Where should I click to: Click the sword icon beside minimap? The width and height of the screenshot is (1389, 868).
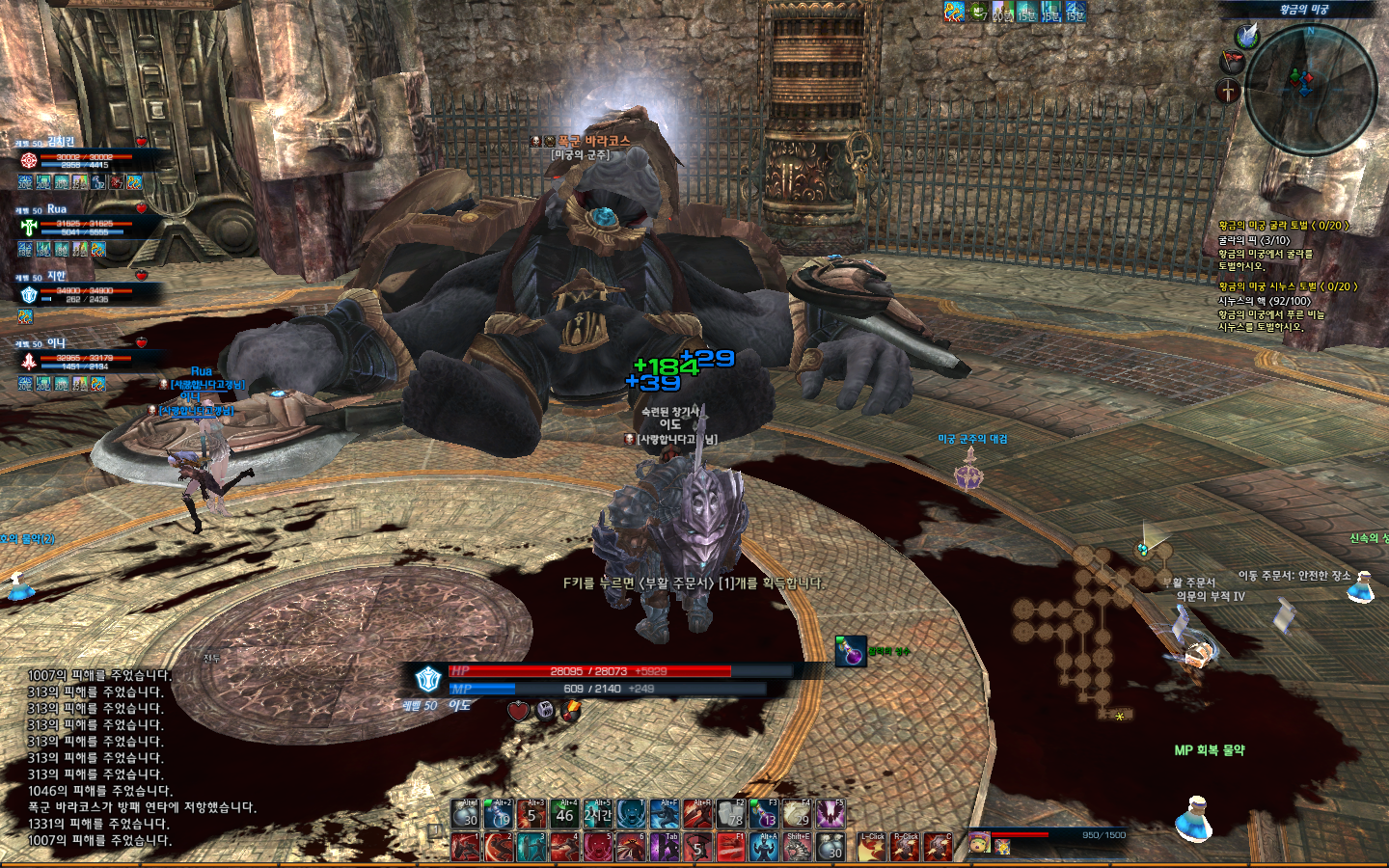point(1228,92)
